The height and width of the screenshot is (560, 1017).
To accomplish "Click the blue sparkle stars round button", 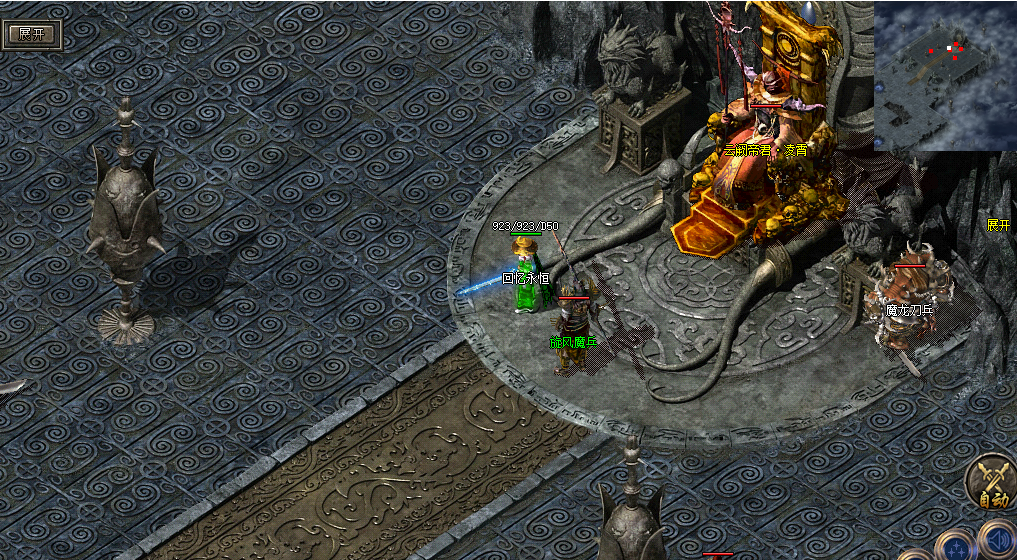I will click(x=954, y=548).
